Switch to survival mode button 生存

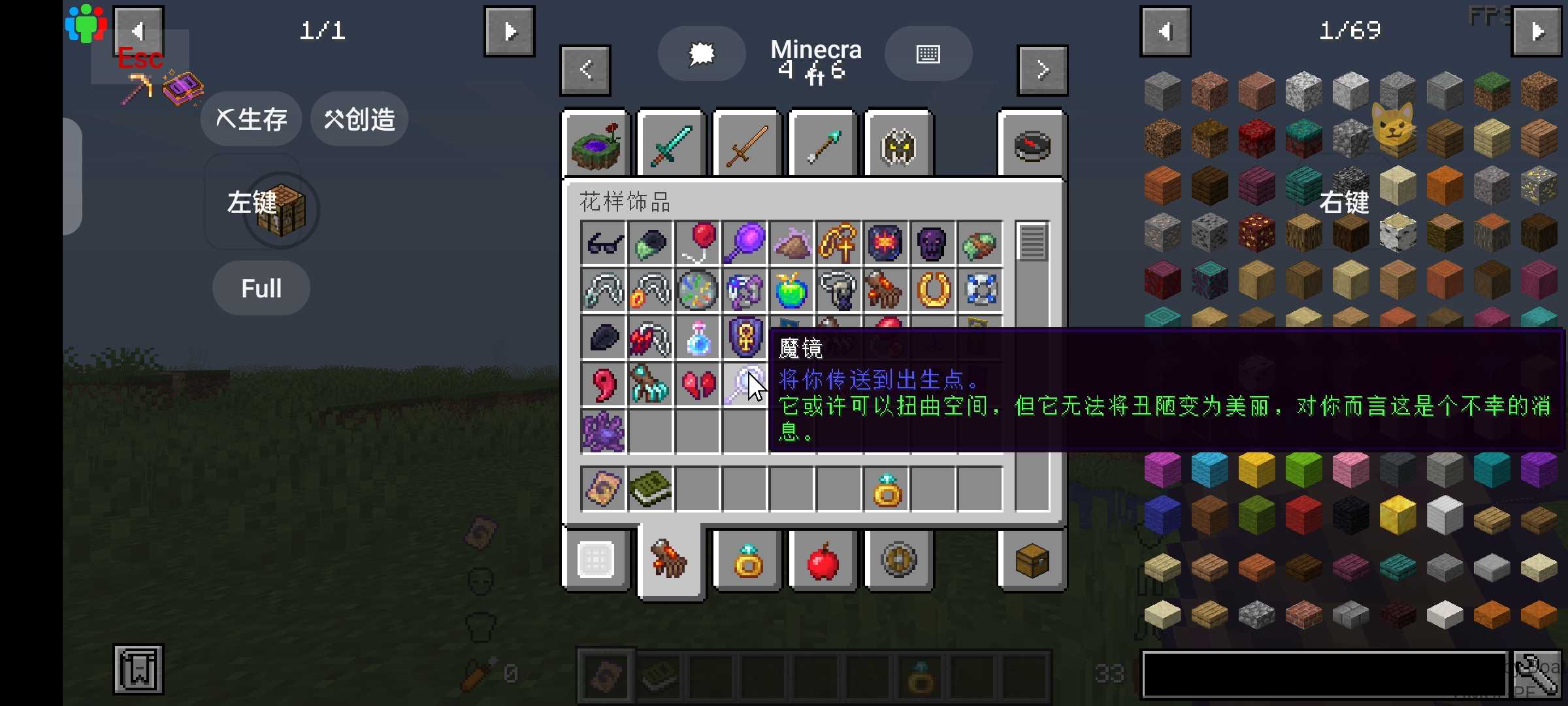(251, 119)
